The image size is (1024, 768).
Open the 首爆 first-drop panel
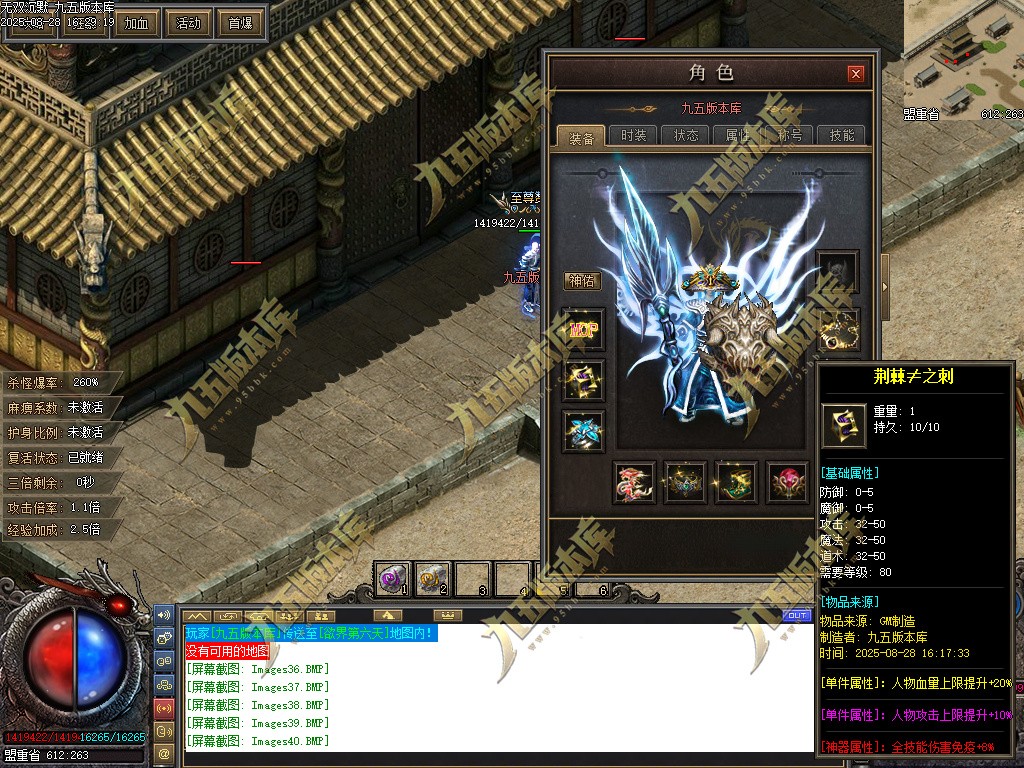pos(240,23)
